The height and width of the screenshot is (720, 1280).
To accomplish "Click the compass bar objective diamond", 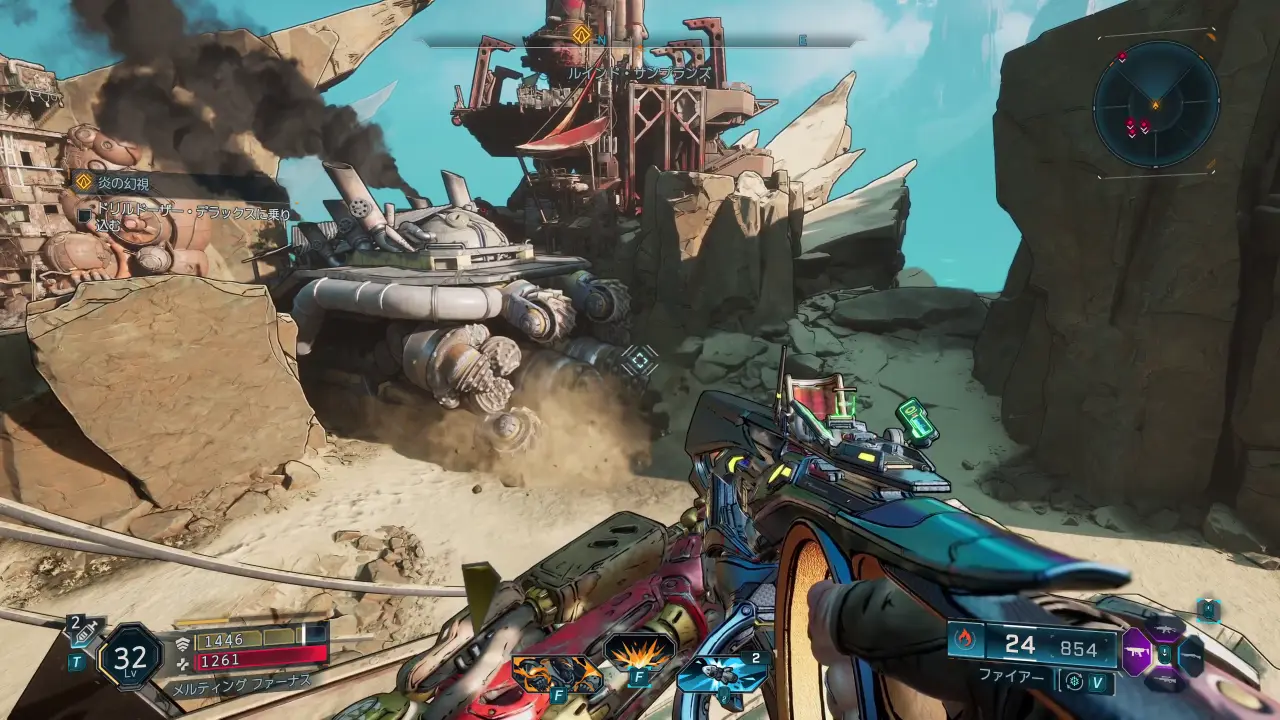I will tap(581, 36).
